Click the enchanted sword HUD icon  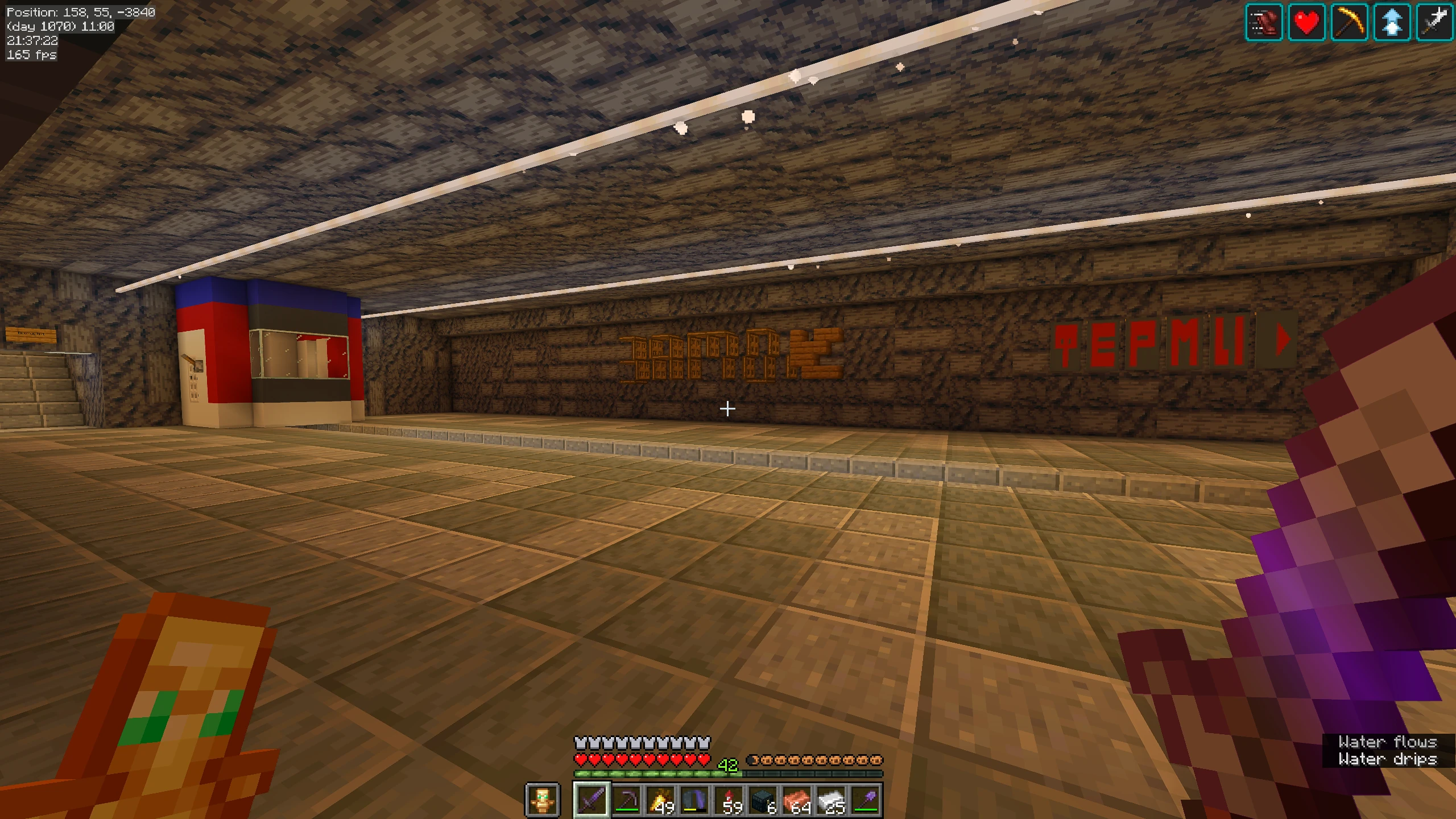tap(1434, 23)
